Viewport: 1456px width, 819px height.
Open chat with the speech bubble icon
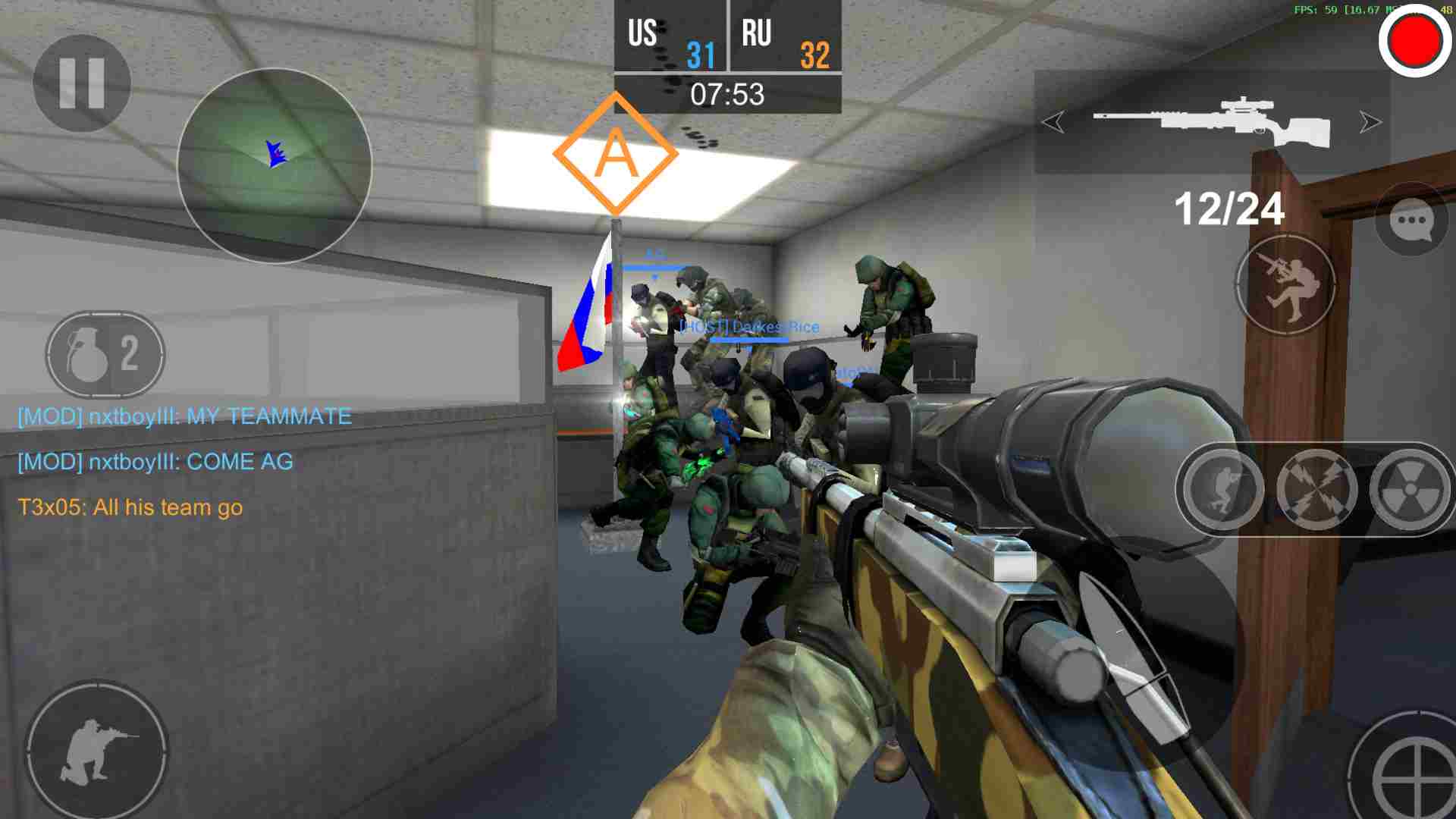point(1410,224)
